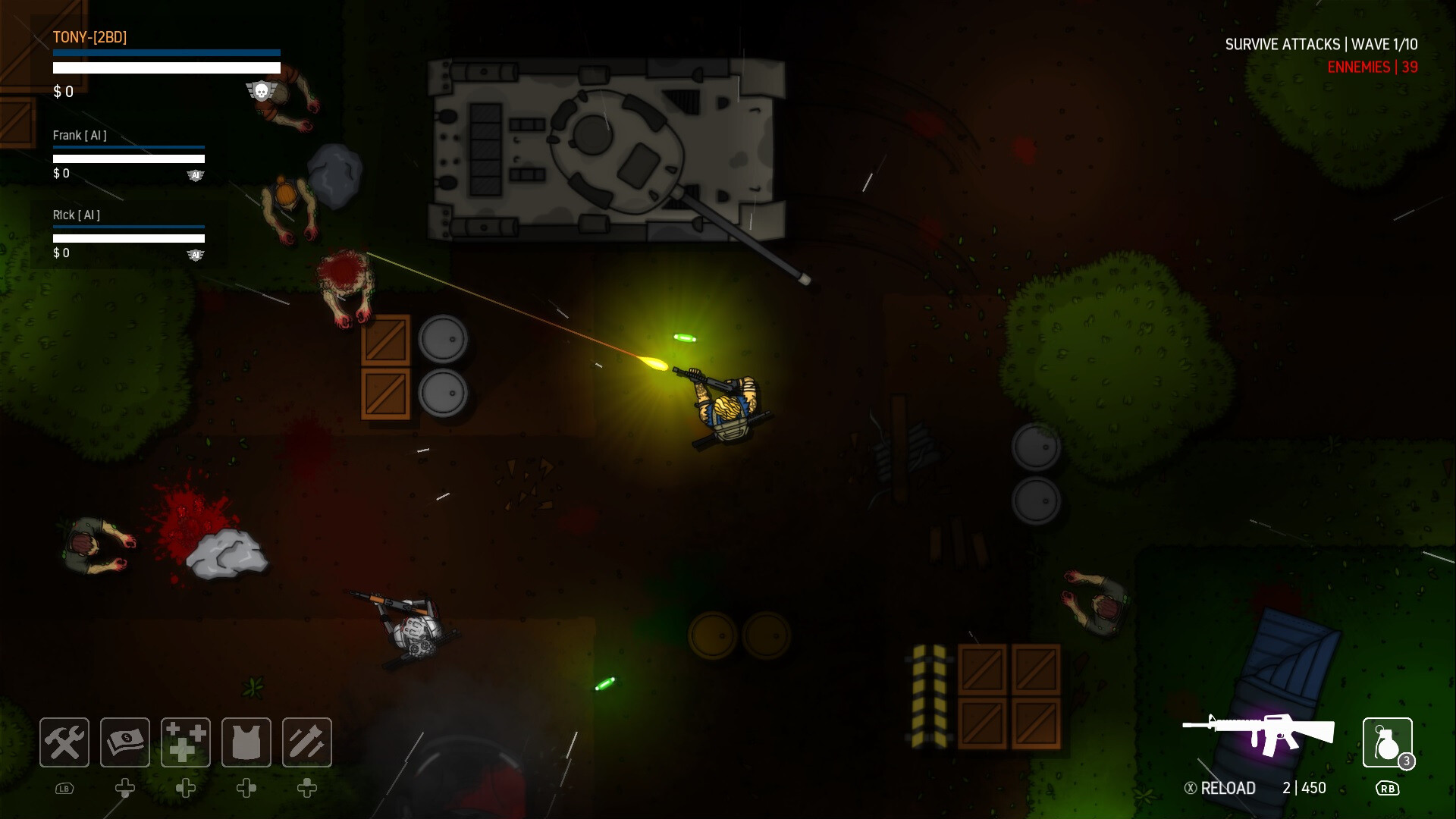Expand the upgrade plus under the money icon
Screen dimensions: 1456x819
click(124, 789)
